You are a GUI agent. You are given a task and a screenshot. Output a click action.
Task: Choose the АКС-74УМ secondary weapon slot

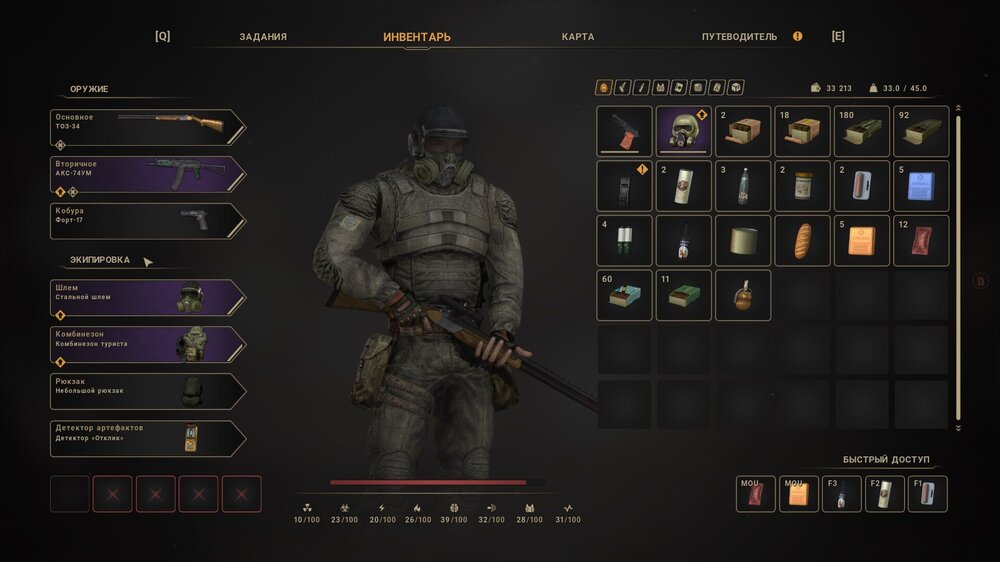[x=147, y=174]
